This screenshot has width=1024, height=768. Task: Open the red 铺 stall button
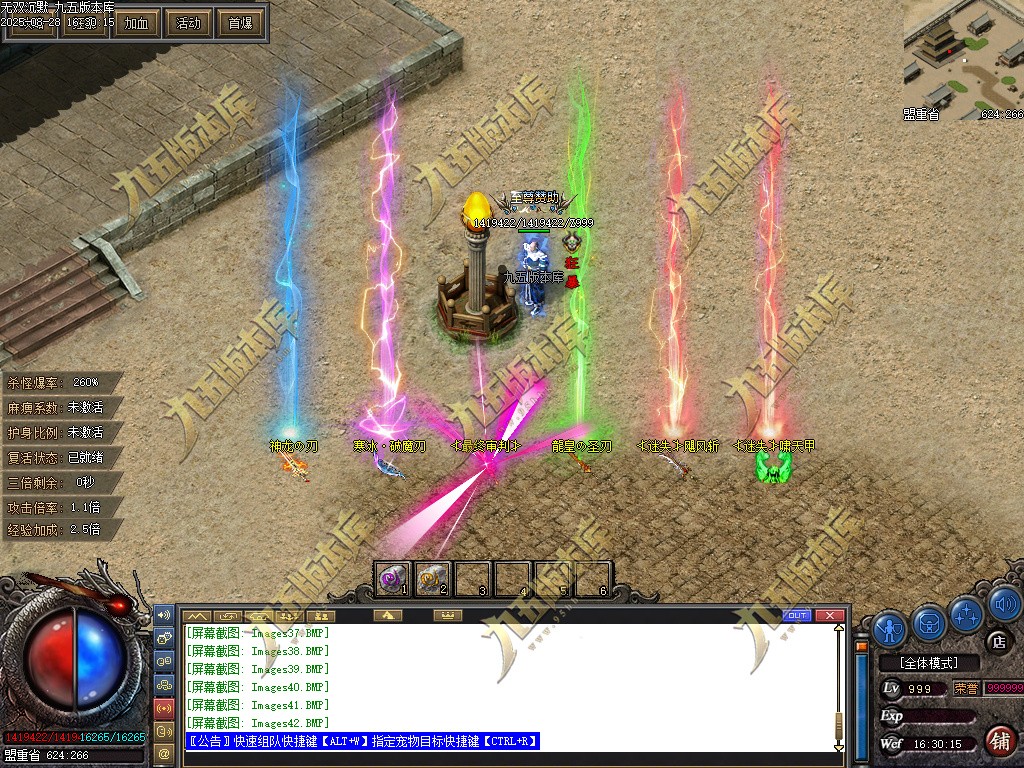tap(998, 741)
